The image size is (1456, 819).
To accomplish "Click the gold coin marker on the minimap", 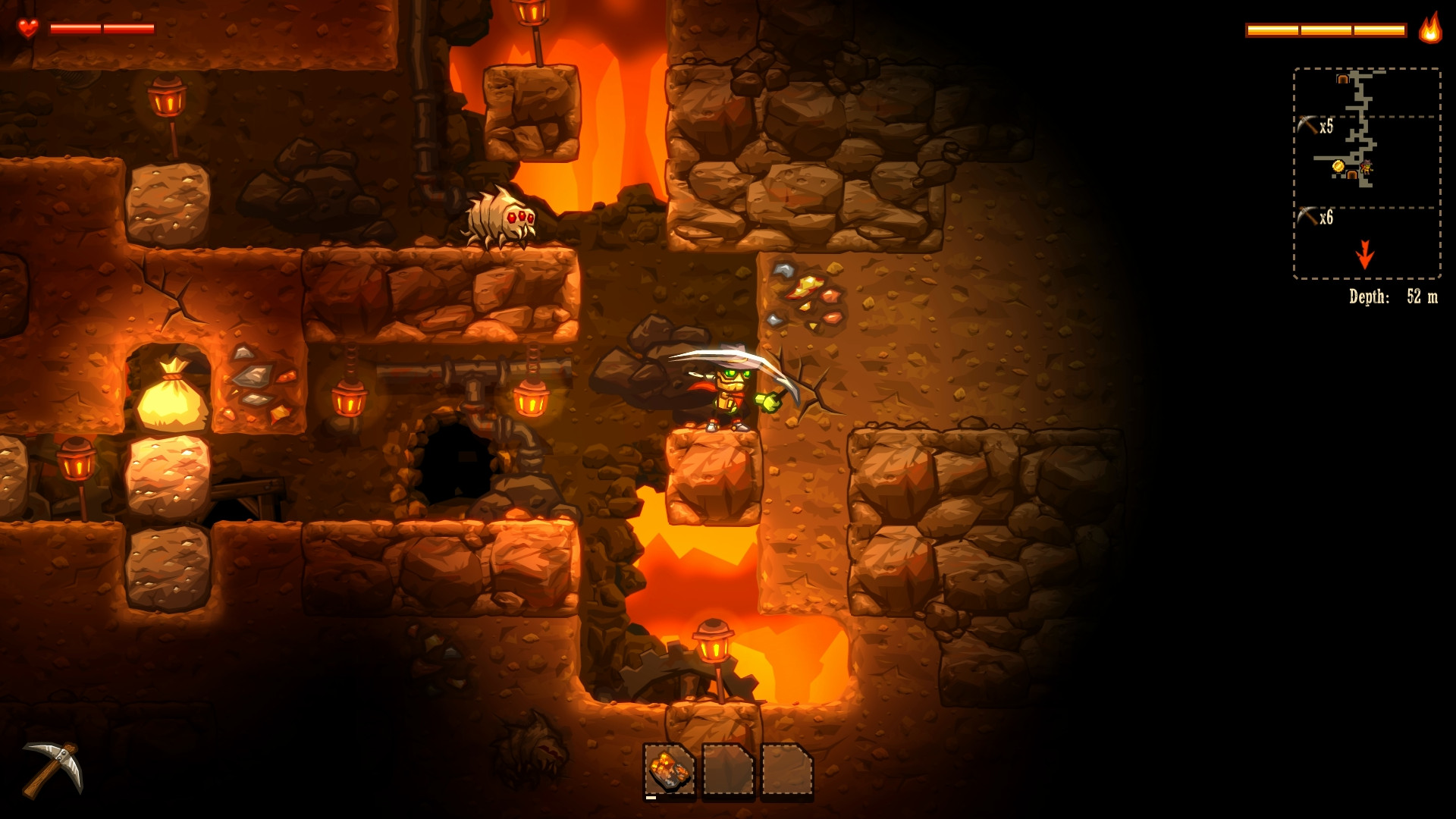I will point(1338,167).
